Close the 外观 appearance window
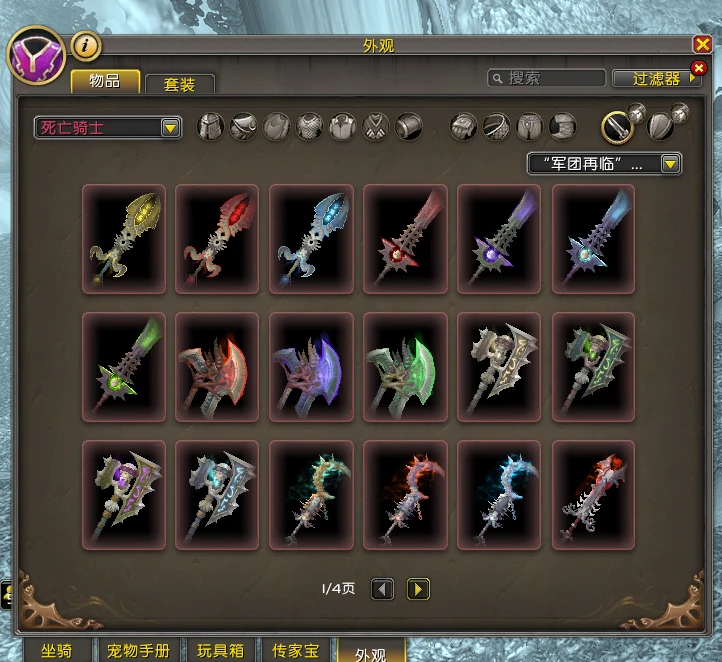722x662 pixels. (702, 45)
